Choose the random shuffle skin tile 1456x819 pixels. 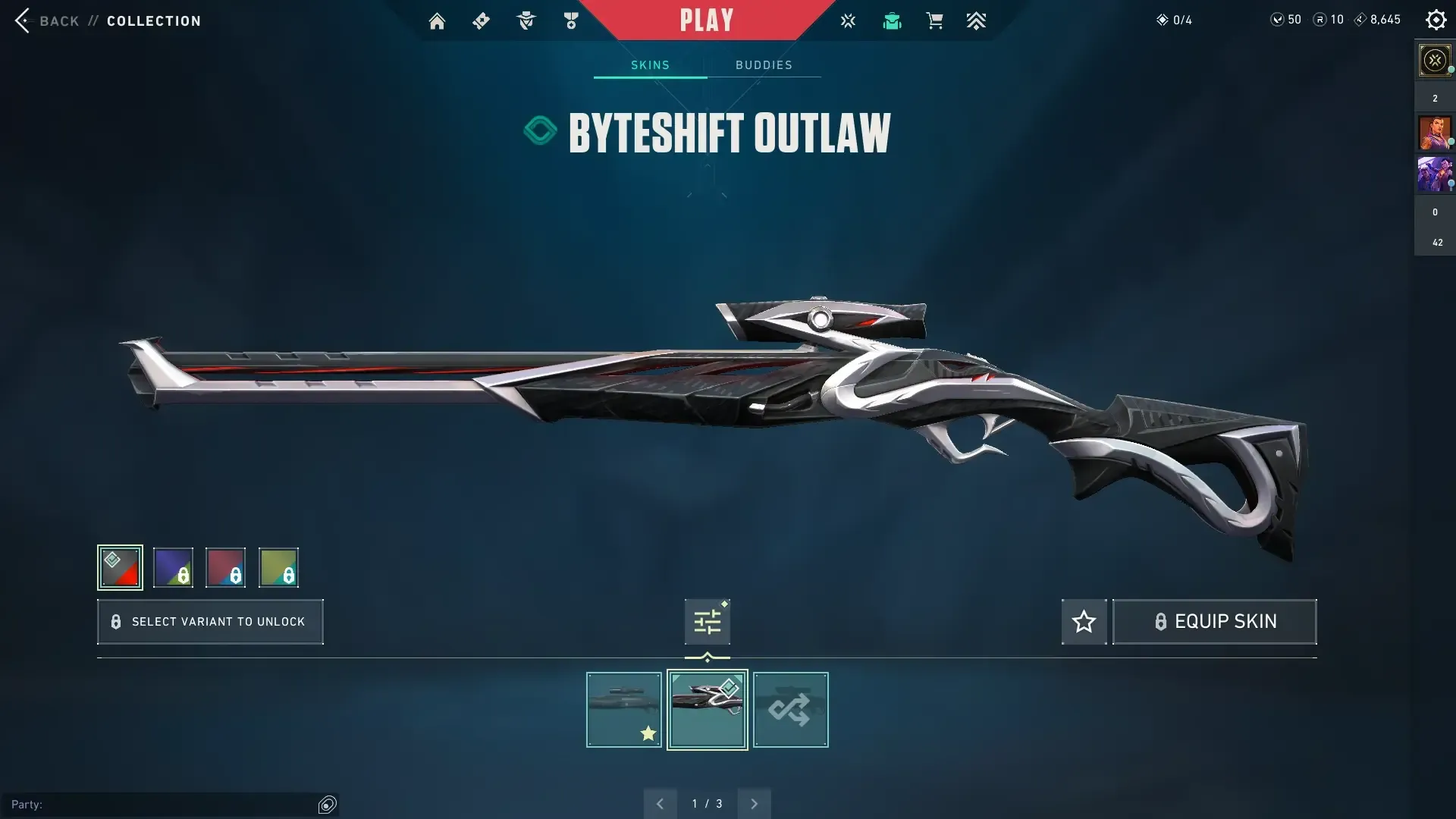(x=790, y=710)
